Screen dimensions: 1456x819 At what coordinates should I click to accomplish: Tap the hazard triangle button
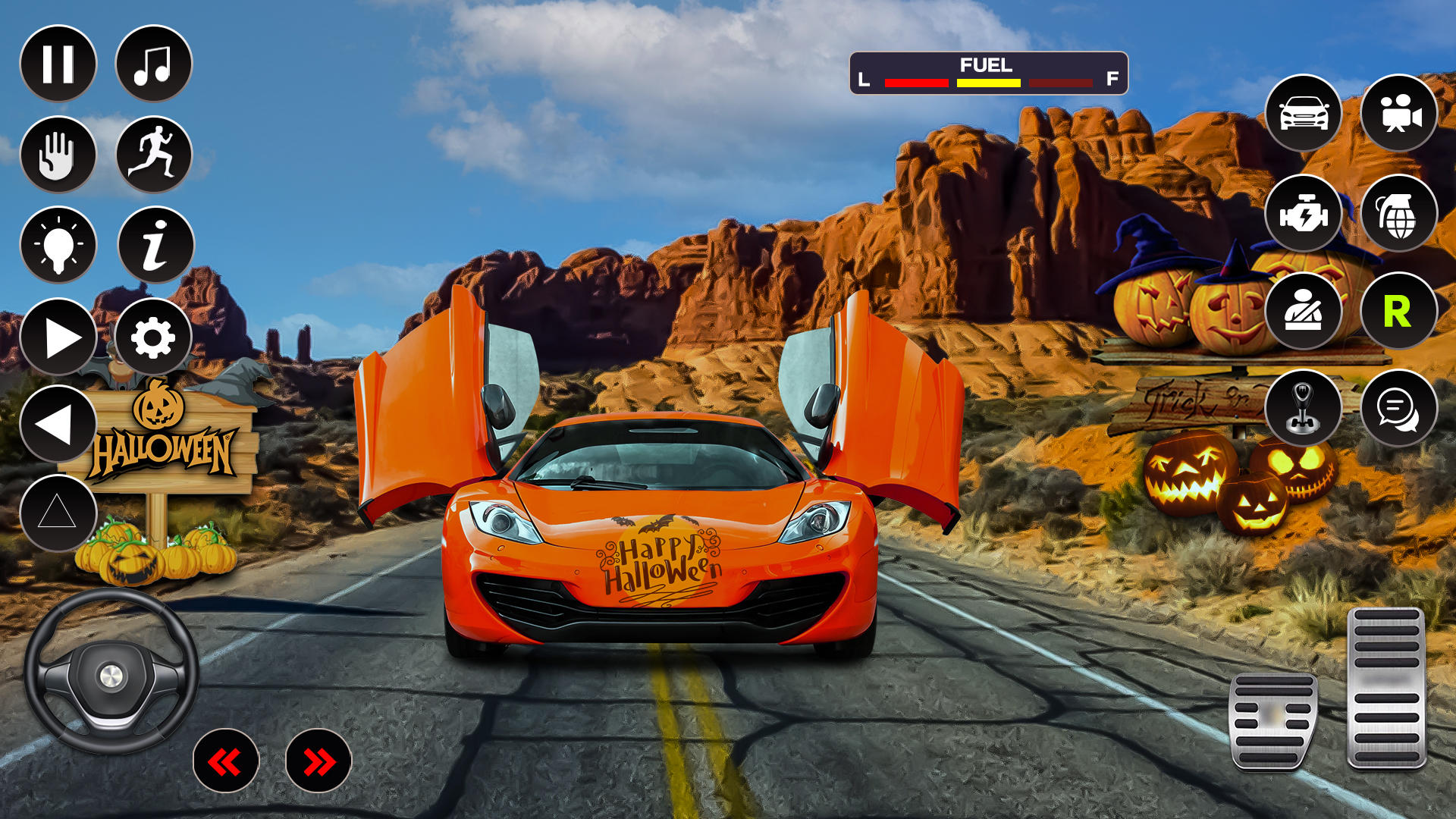tap(58, 513)
